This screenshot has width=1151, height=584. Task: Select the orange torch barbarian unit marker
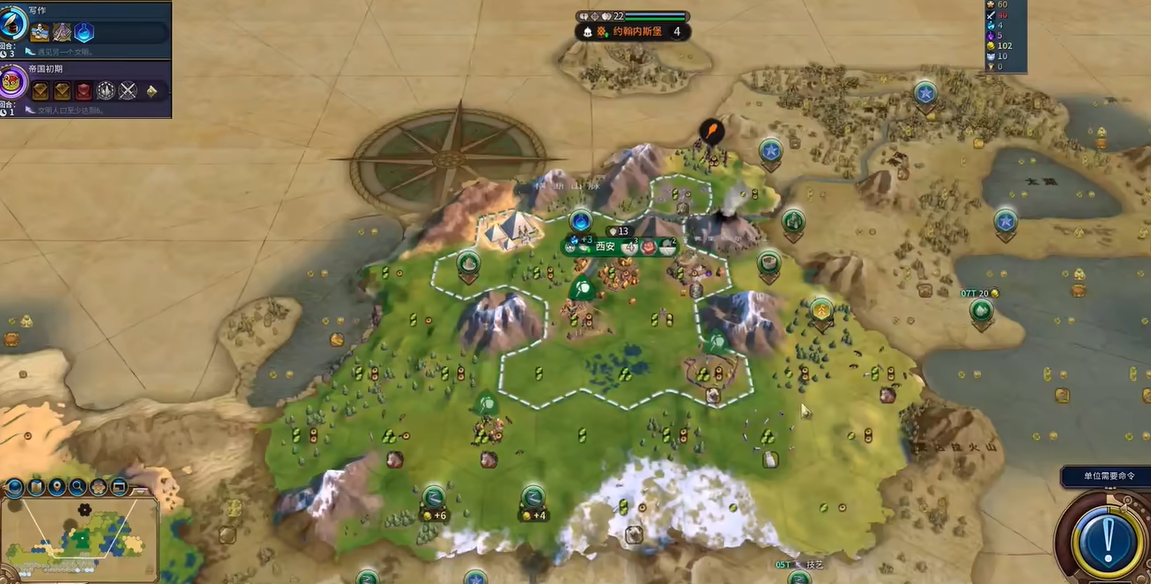710,130
